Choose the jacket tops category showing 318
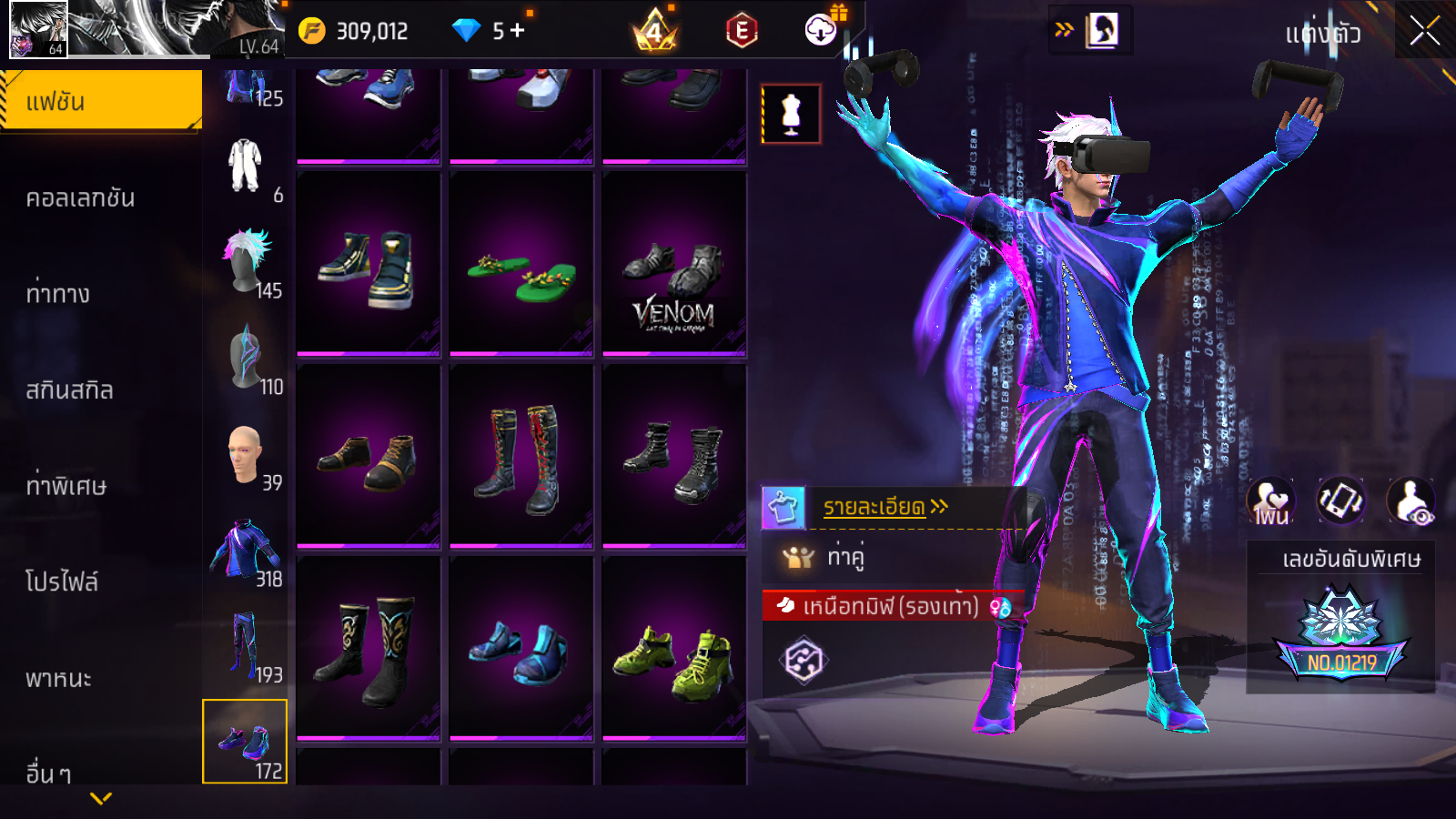Viewport: 1456px width, 819px height. point(246,551)
